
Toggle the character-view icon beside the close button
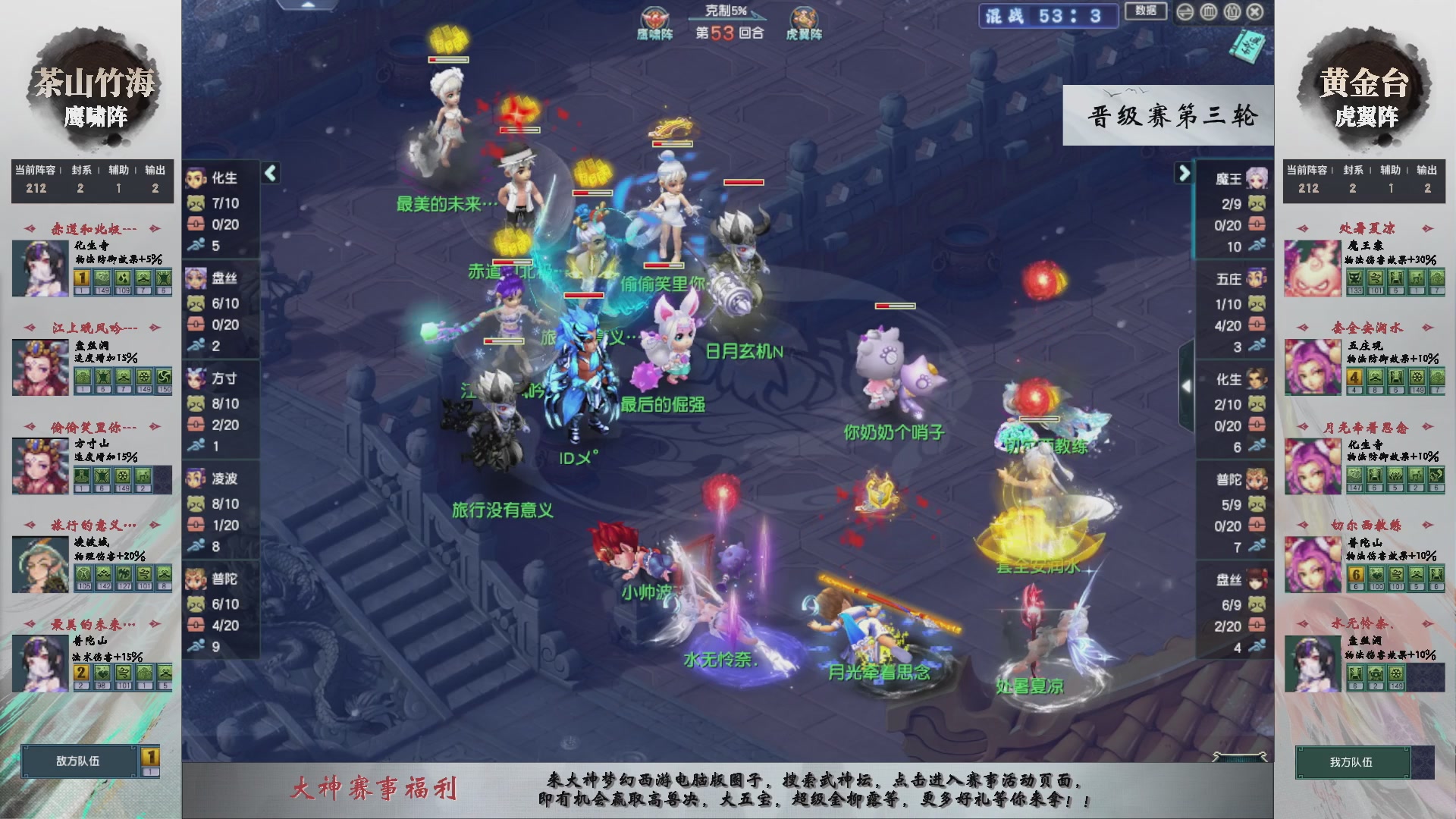tap(1231, 11)
